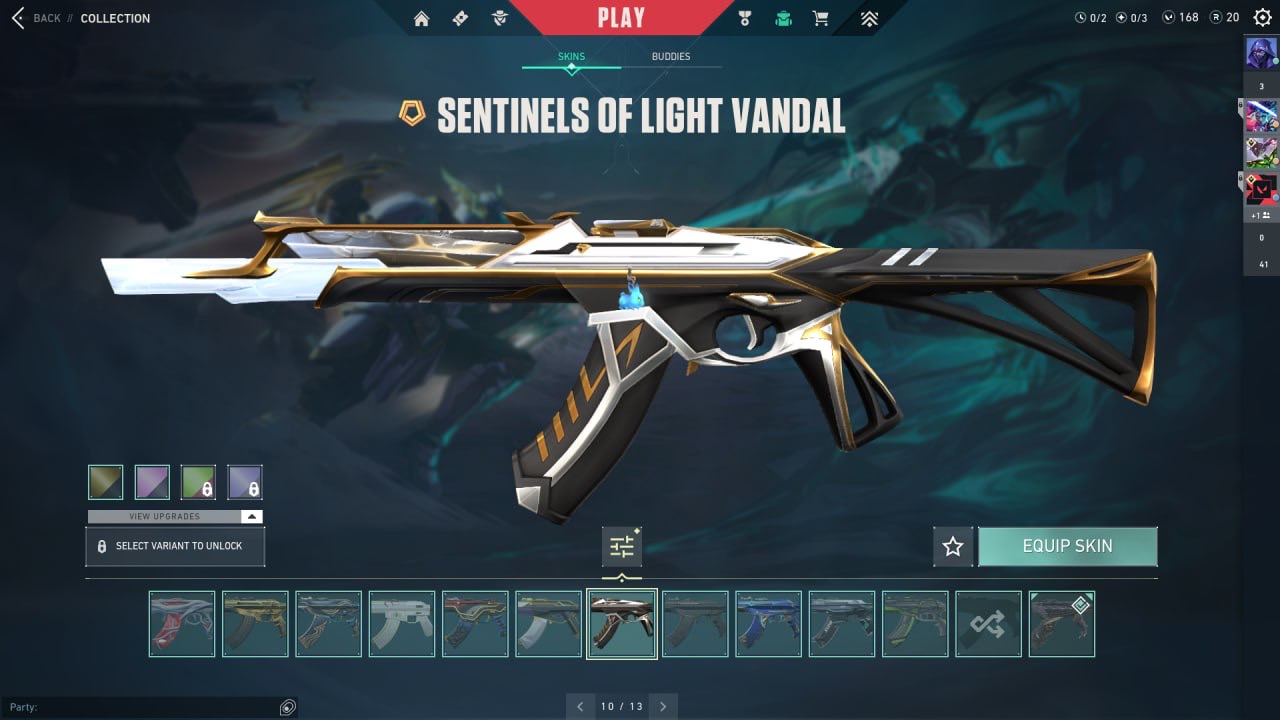This screenshot has height=720, width=1280.
Task: Switch to the Buddies tab
Action: (671, 57)
